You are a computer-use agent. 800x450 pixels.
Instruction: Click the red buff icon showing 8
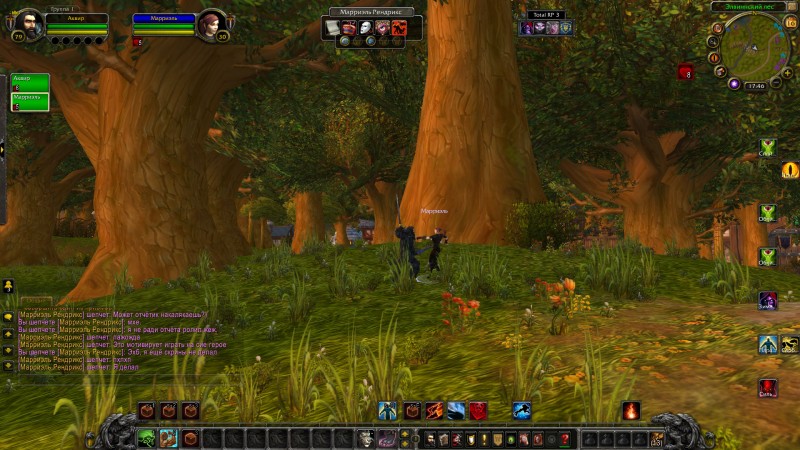point(685,72)
